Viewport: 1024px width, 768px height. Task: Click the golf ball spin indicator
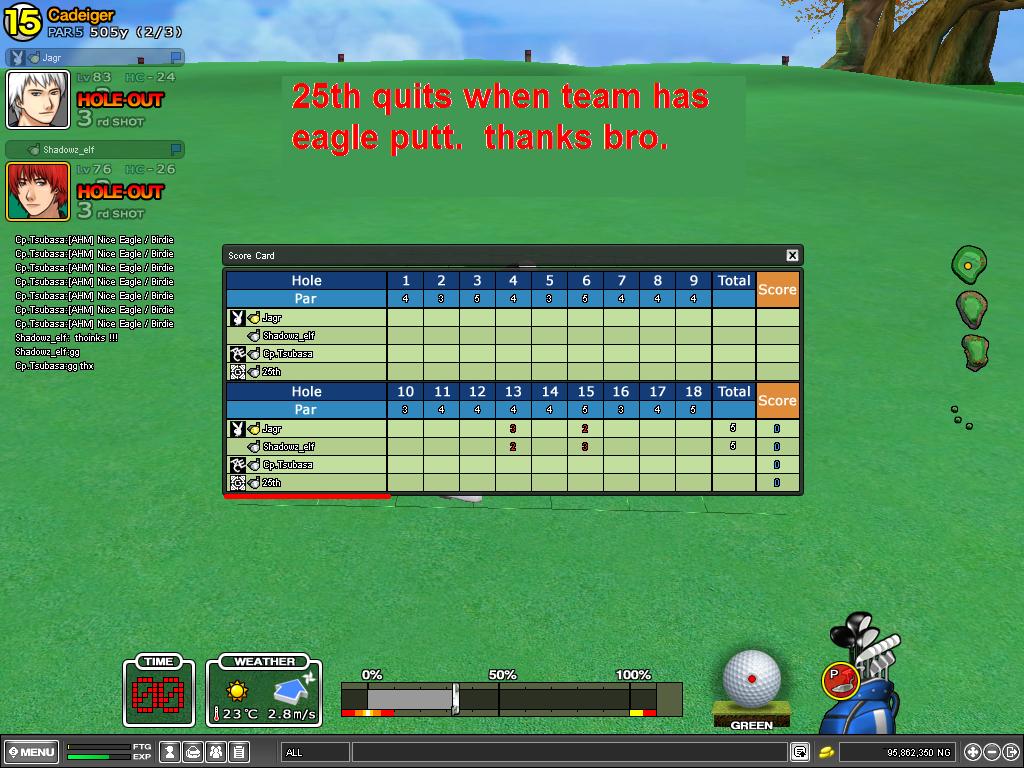coord(751,678)
